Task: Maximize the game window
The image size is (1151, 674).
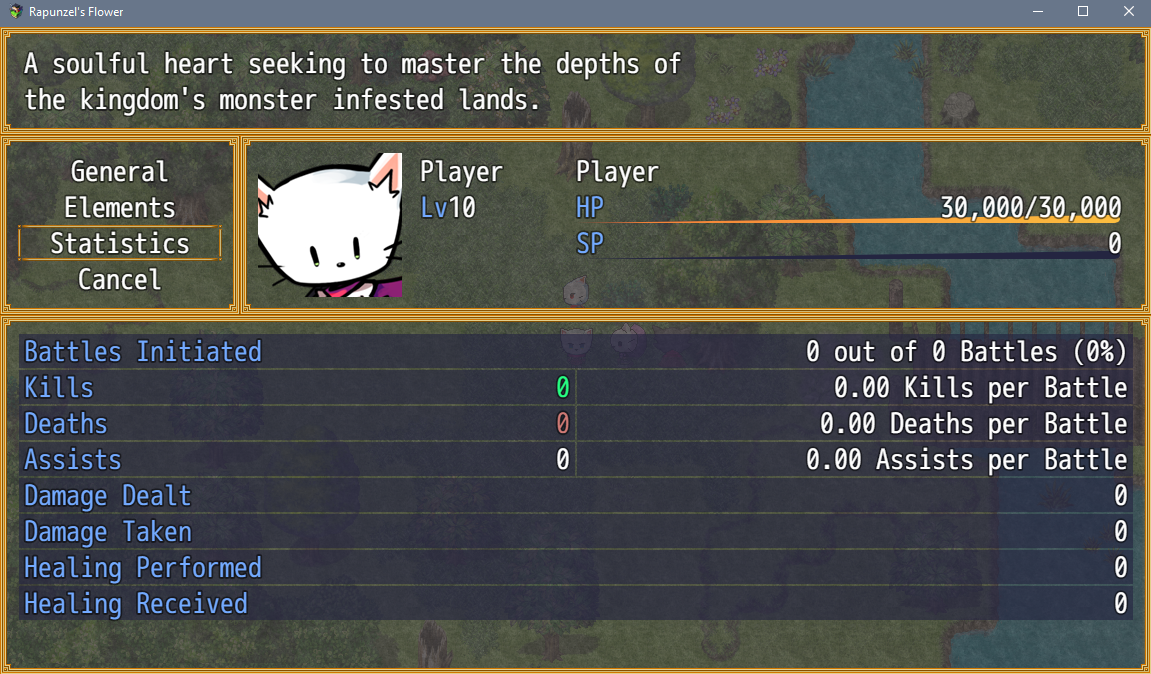Action: tap(1083, 12)
